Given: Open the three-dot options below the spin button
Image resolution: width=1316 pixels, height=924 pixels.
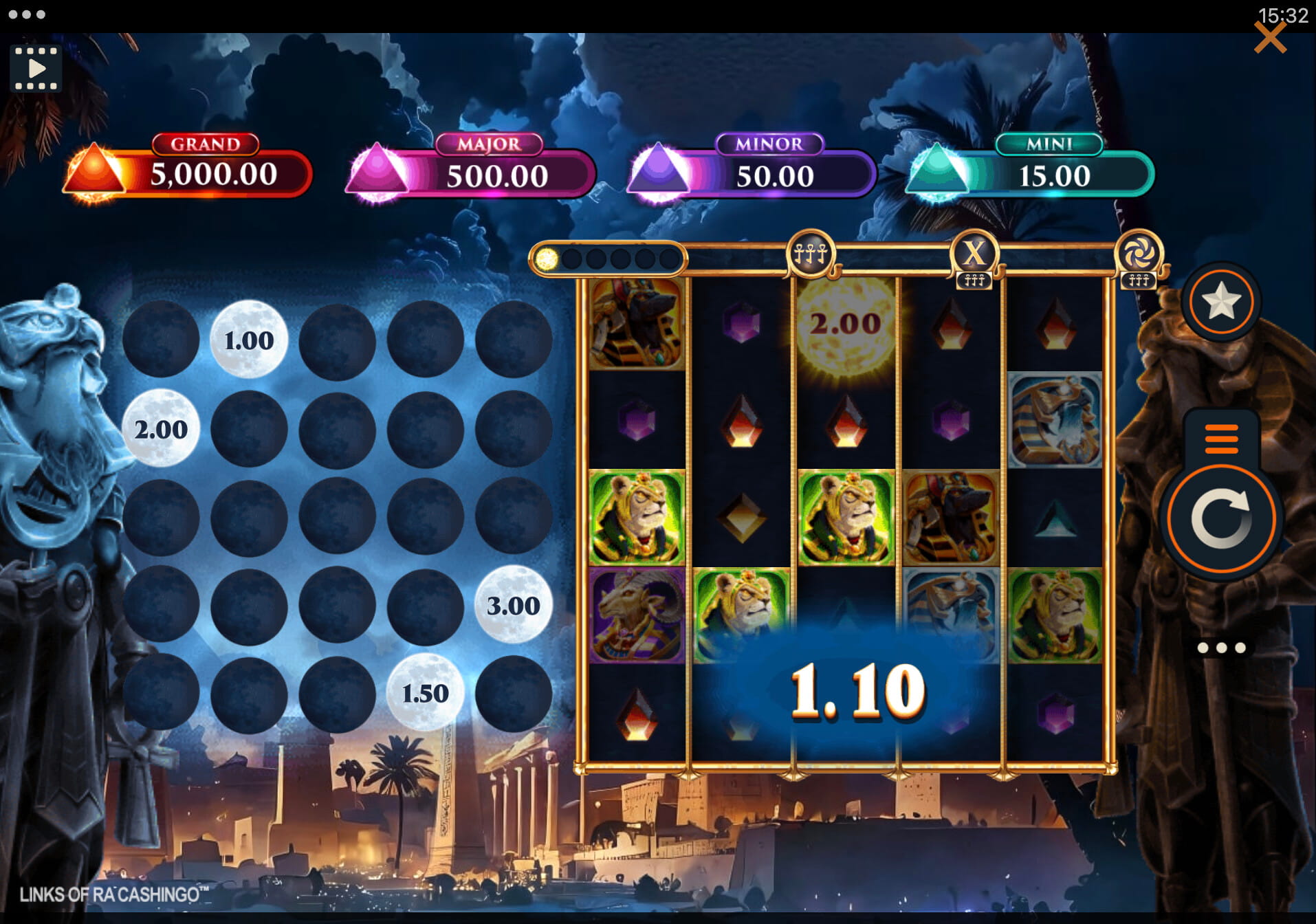Looking at the screenshot, I should click(x=1221, y=648).
